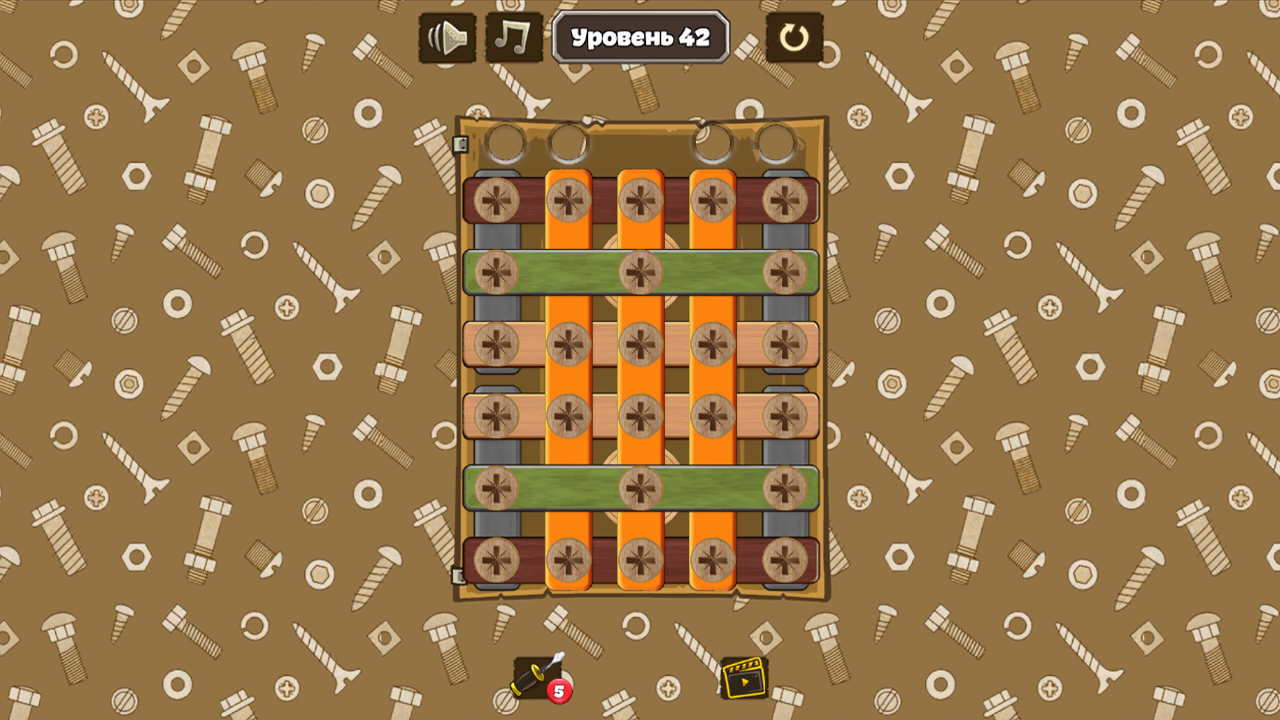Click the leftmost empty ring at the top

tap(506, 143)
